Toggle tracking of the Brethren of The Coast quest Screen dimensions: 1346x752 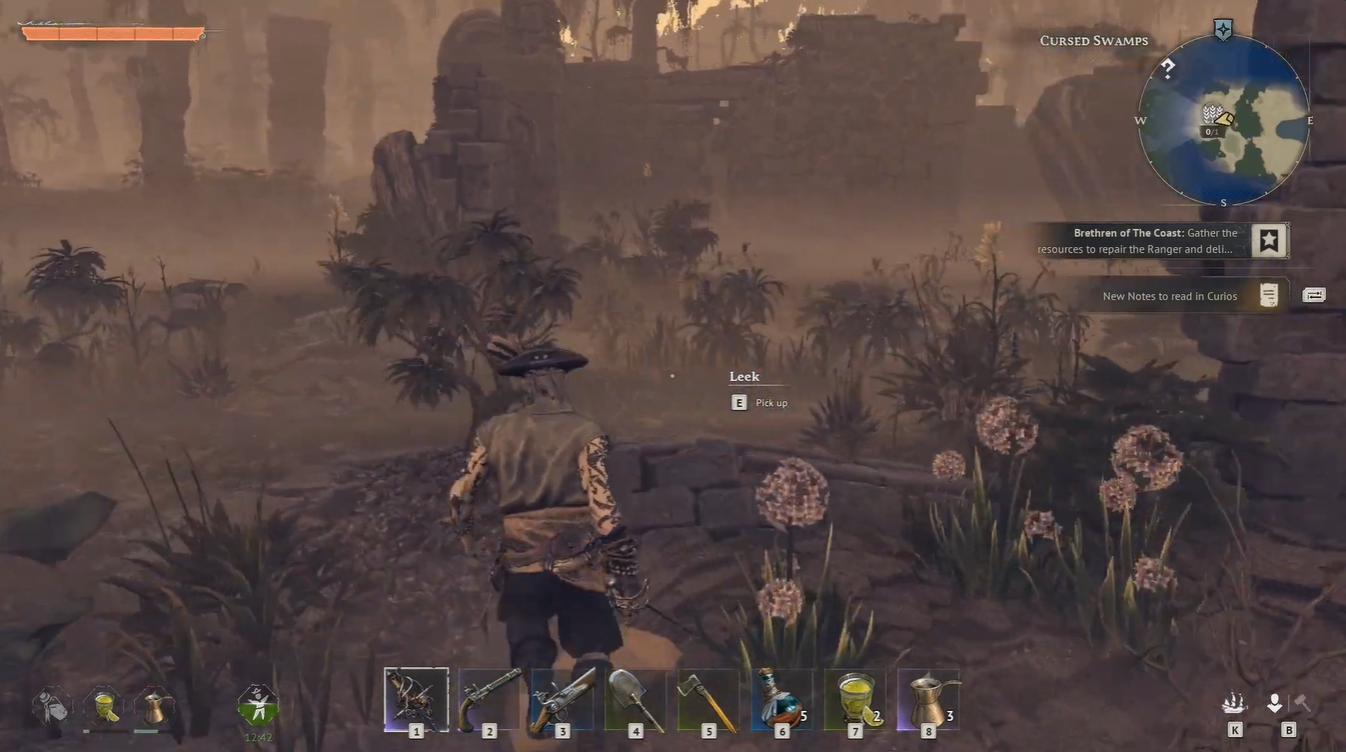(1268, 239)
